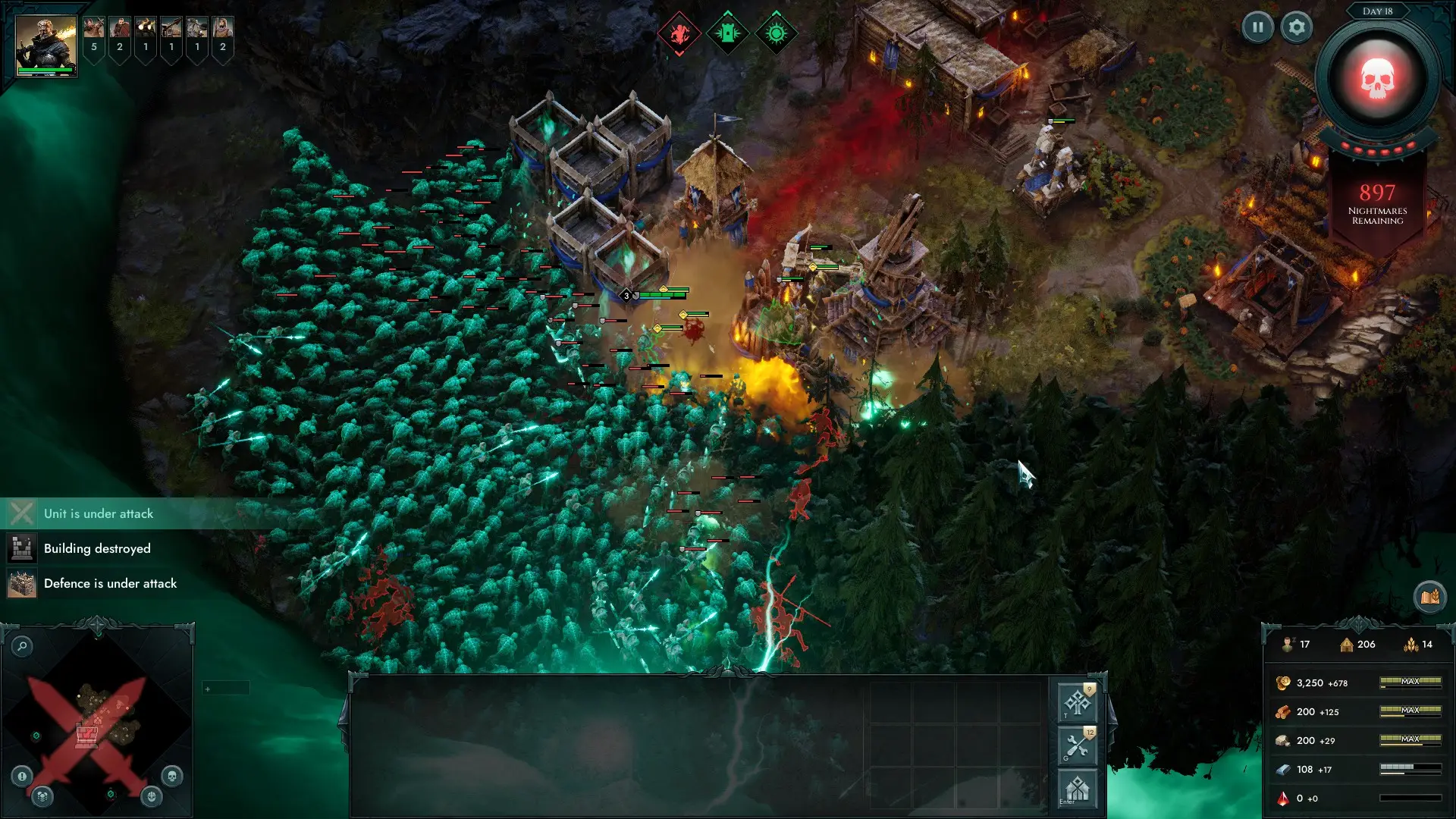Activate the red berserker ability diamond
This screenshot has height=819, width=1456.
679,33
